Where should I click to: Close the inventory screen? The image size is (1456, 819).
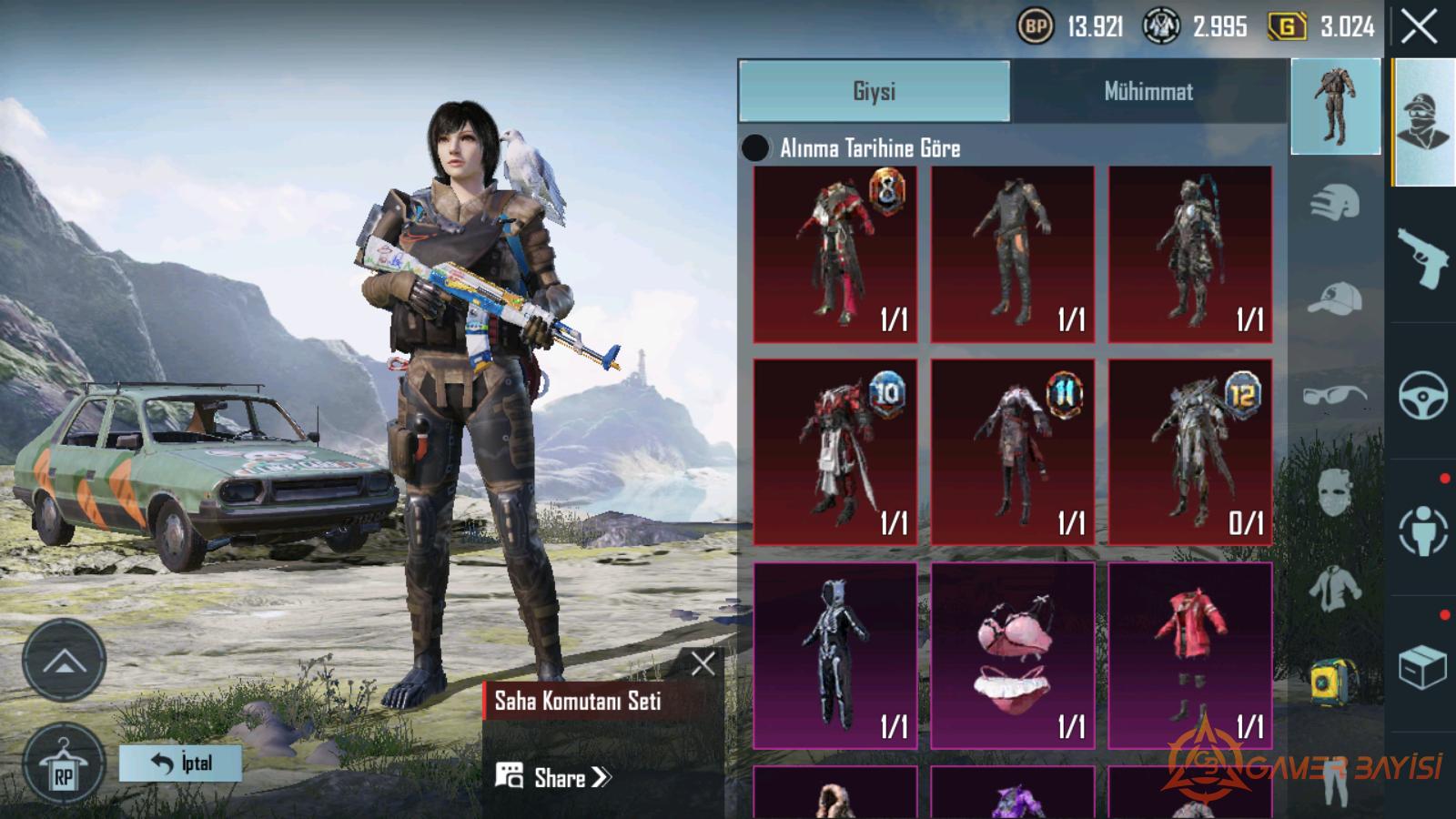1420,27
